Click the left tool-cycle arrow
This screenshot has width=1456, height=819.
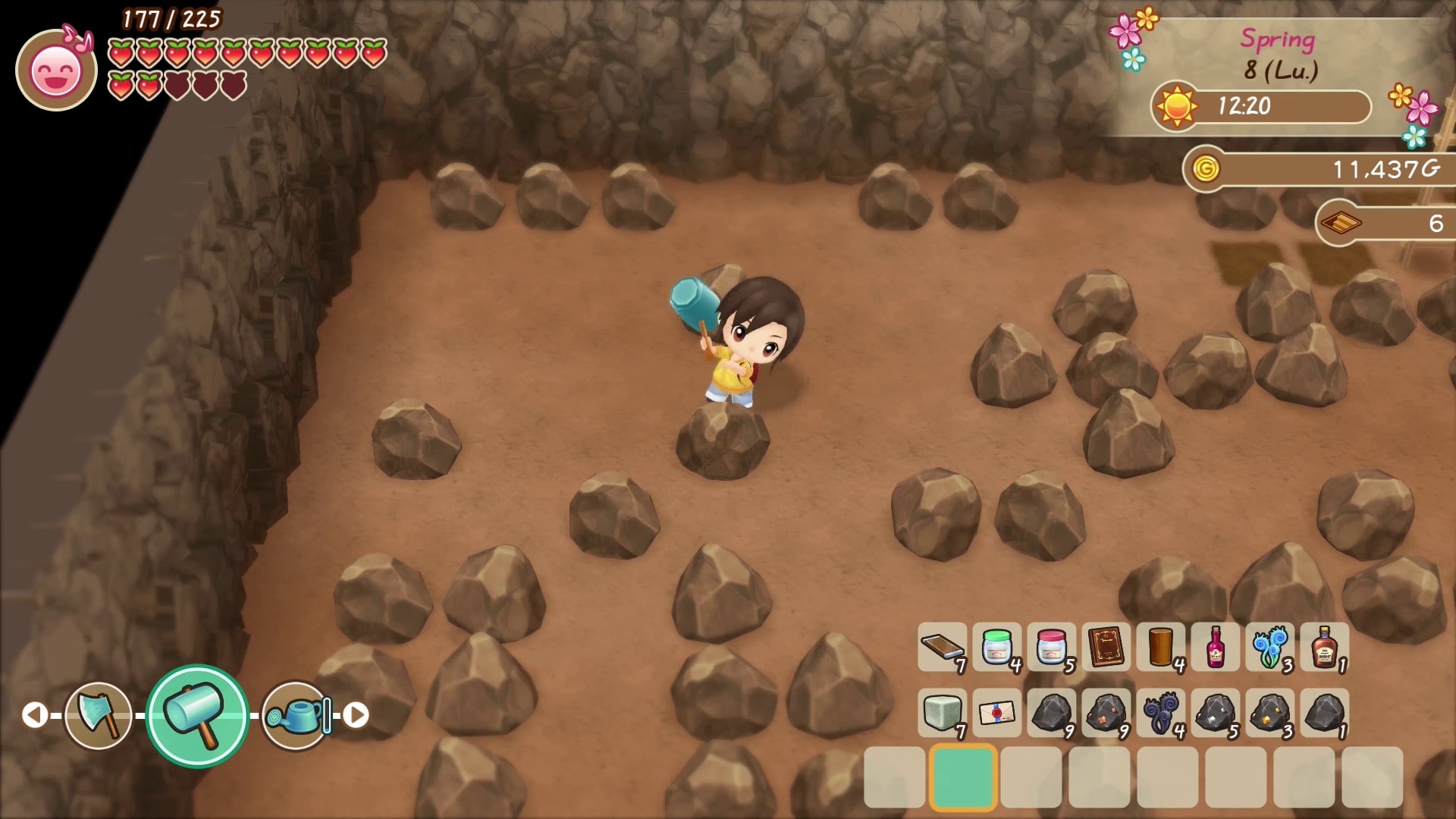coord(34,715)
